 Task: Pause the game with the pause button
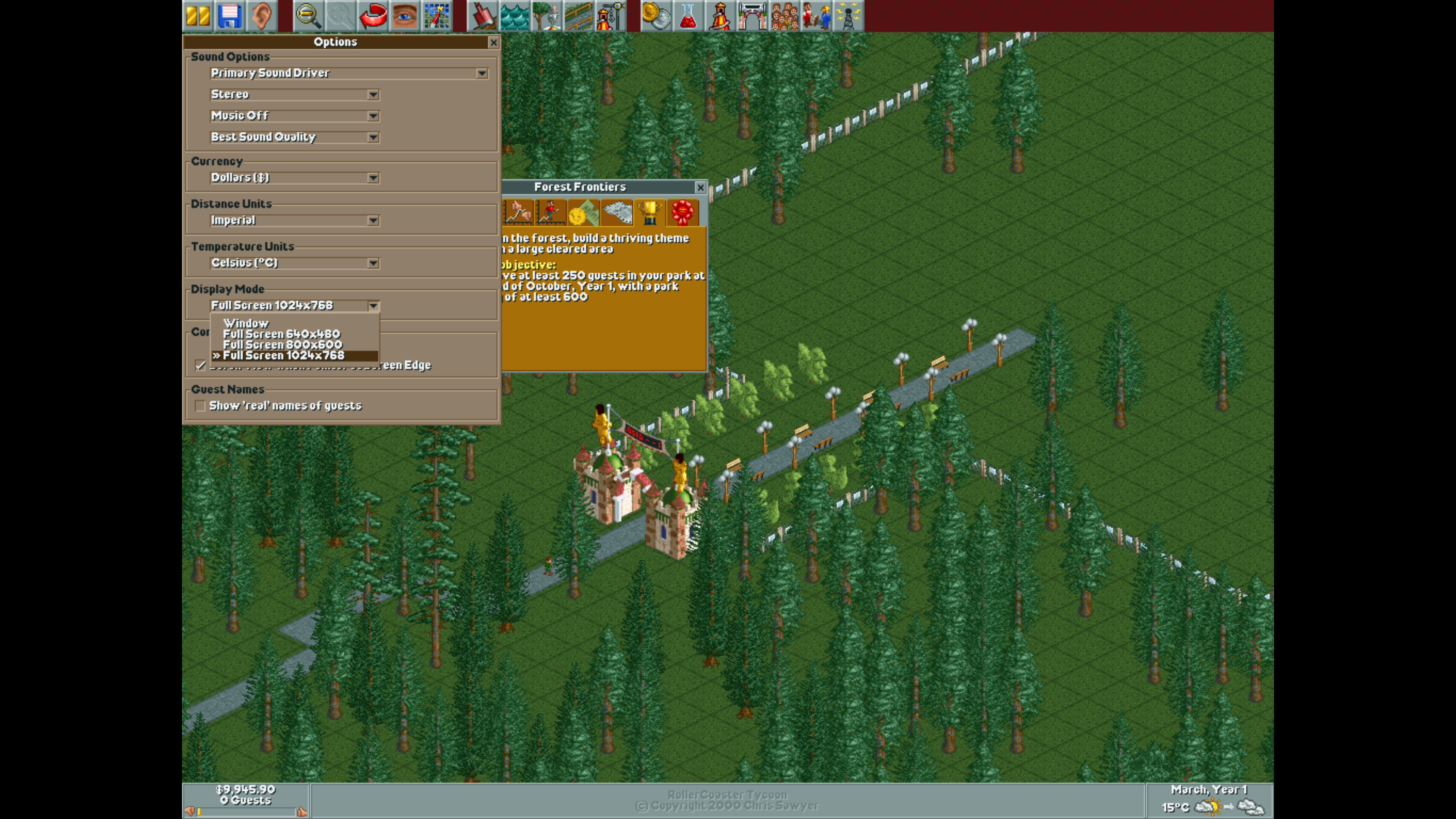[x=198, y=16]
